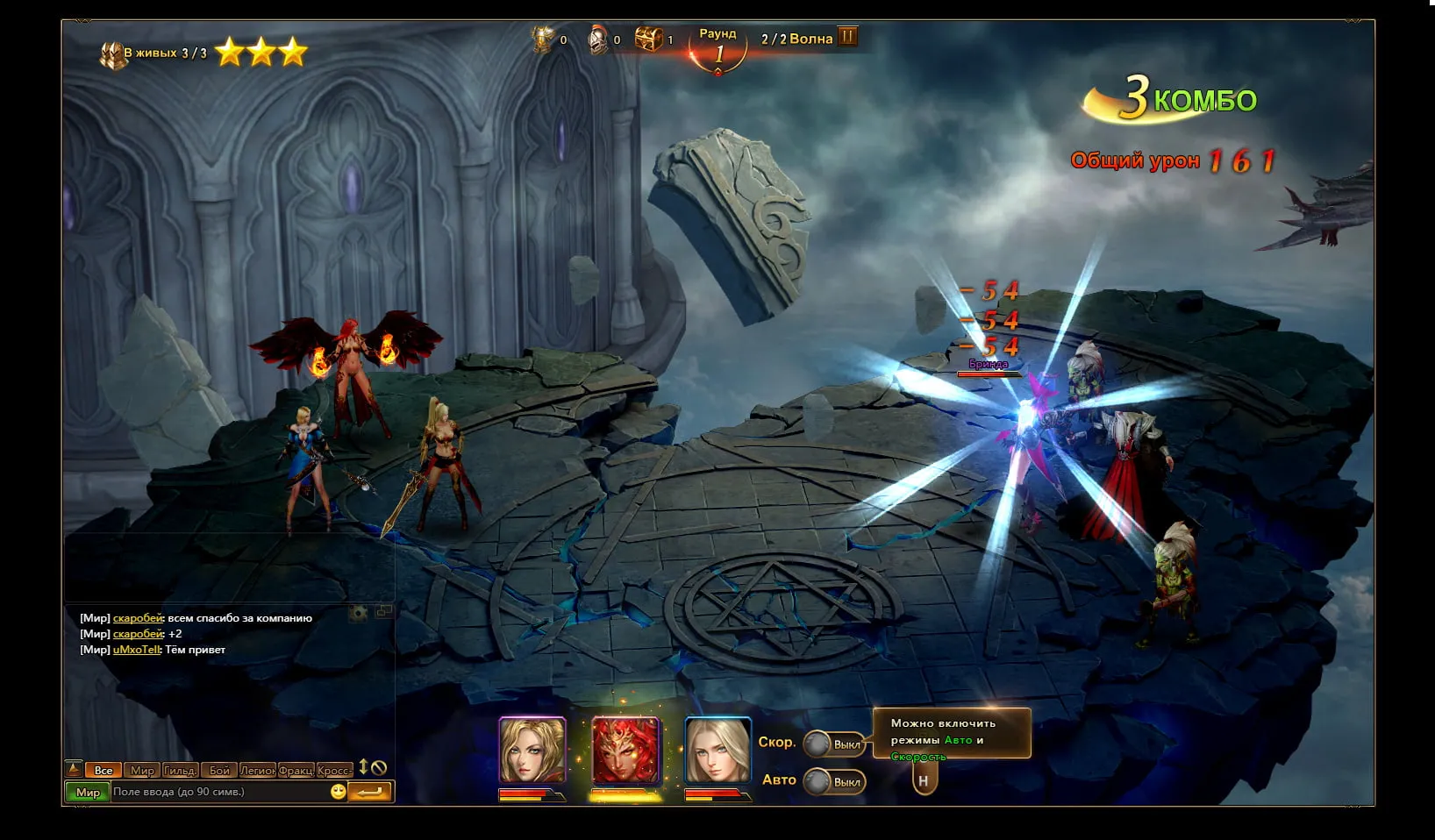
Task: Switch to the Кросс- chat tab
Action: coord(334,770)
